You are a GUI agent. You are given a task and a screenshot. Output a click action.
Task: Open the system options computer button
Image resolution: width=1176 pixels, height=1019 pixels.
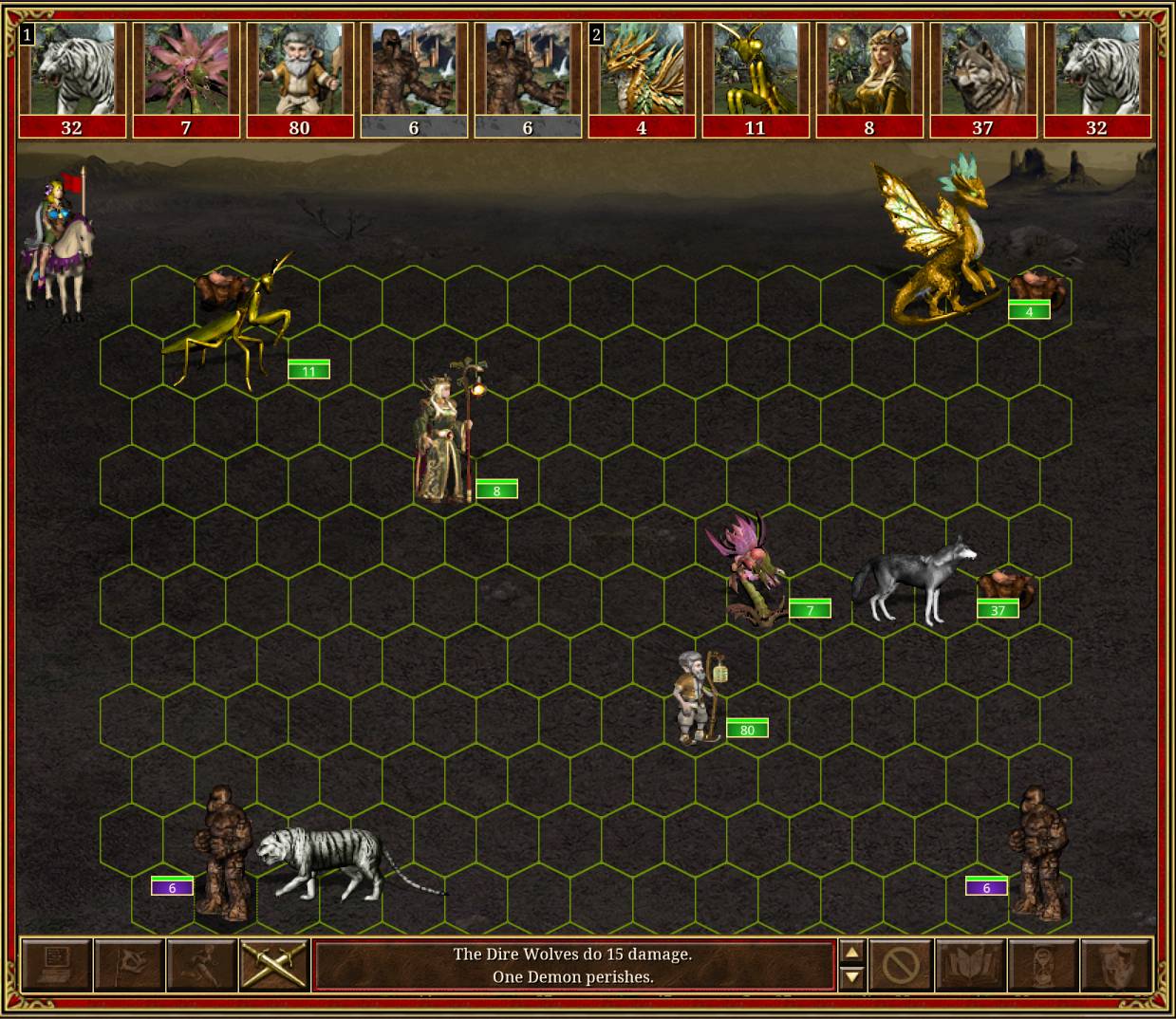pyautogui.click(x=56, y=965)
